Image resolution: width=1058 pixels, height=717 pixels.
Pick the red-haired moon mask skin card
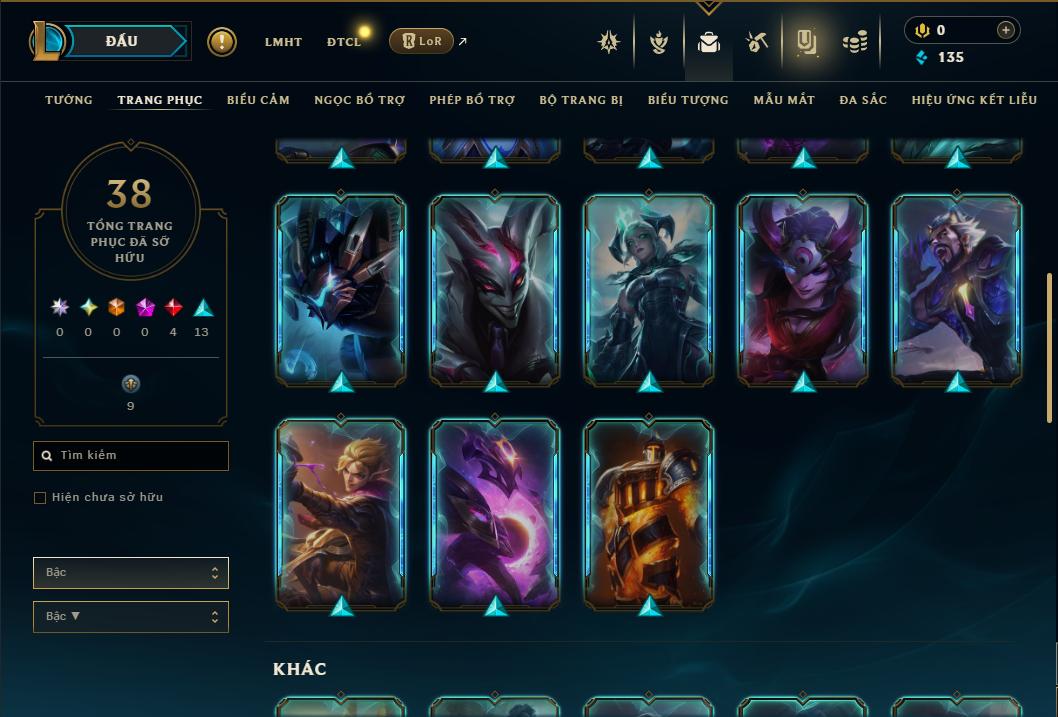click(x=803, y=289)
